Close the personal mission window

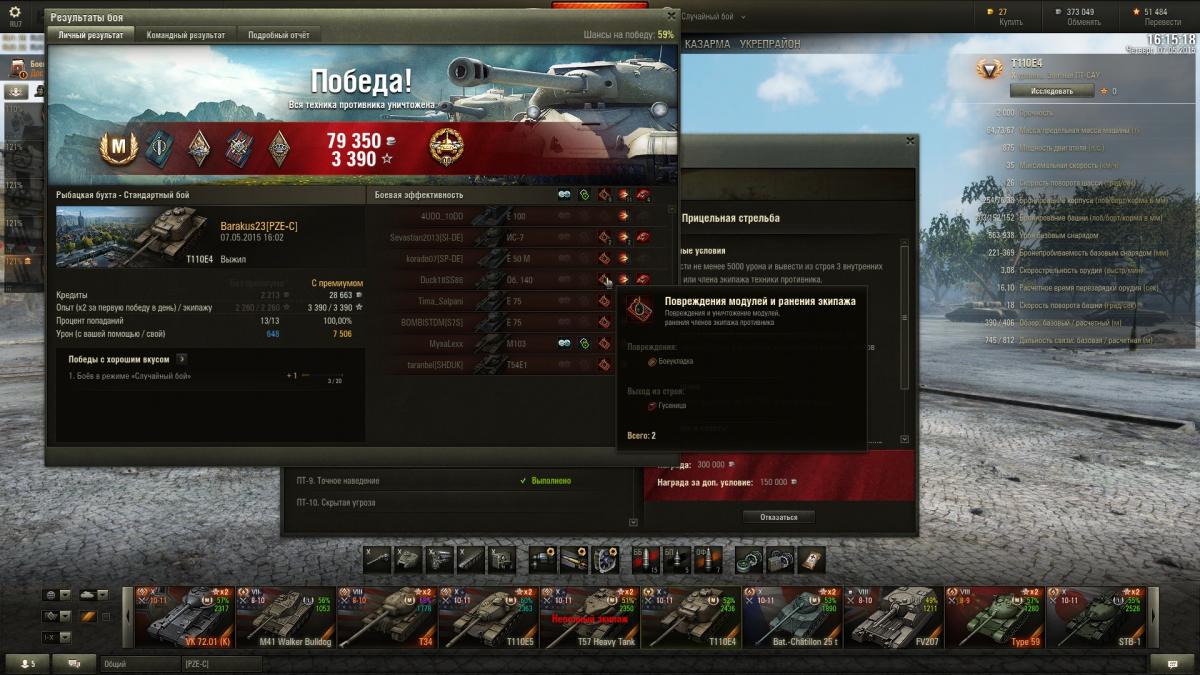coord(910,141)
